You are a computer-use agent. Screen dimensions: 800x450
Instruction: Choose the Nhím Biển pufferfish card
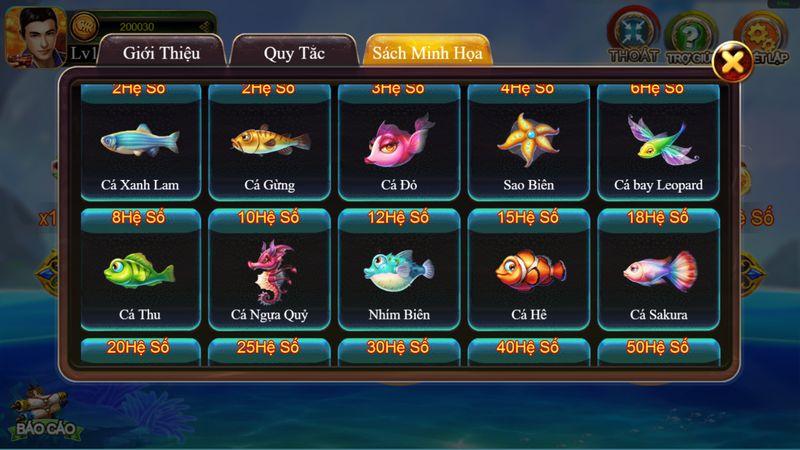point(399,274)
